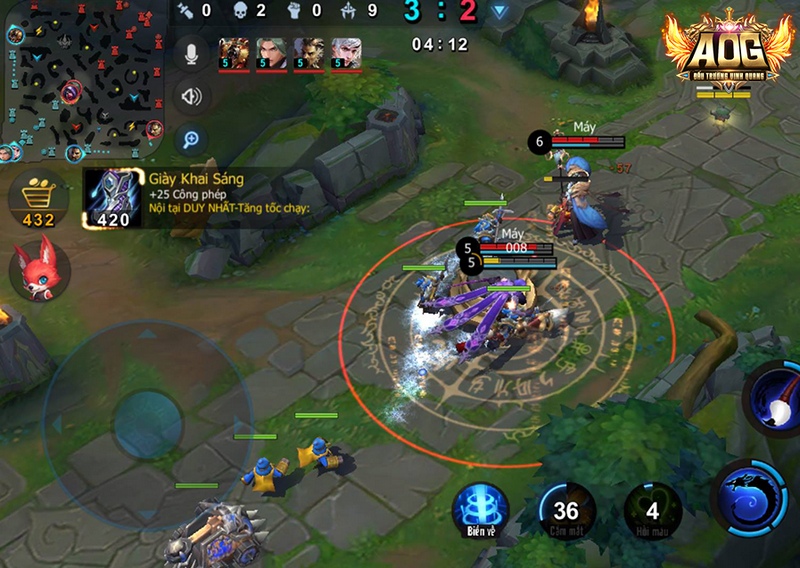The image size is (800, 568).
Task: Open the minimap in the corner
Action: (x=83, y=80)
